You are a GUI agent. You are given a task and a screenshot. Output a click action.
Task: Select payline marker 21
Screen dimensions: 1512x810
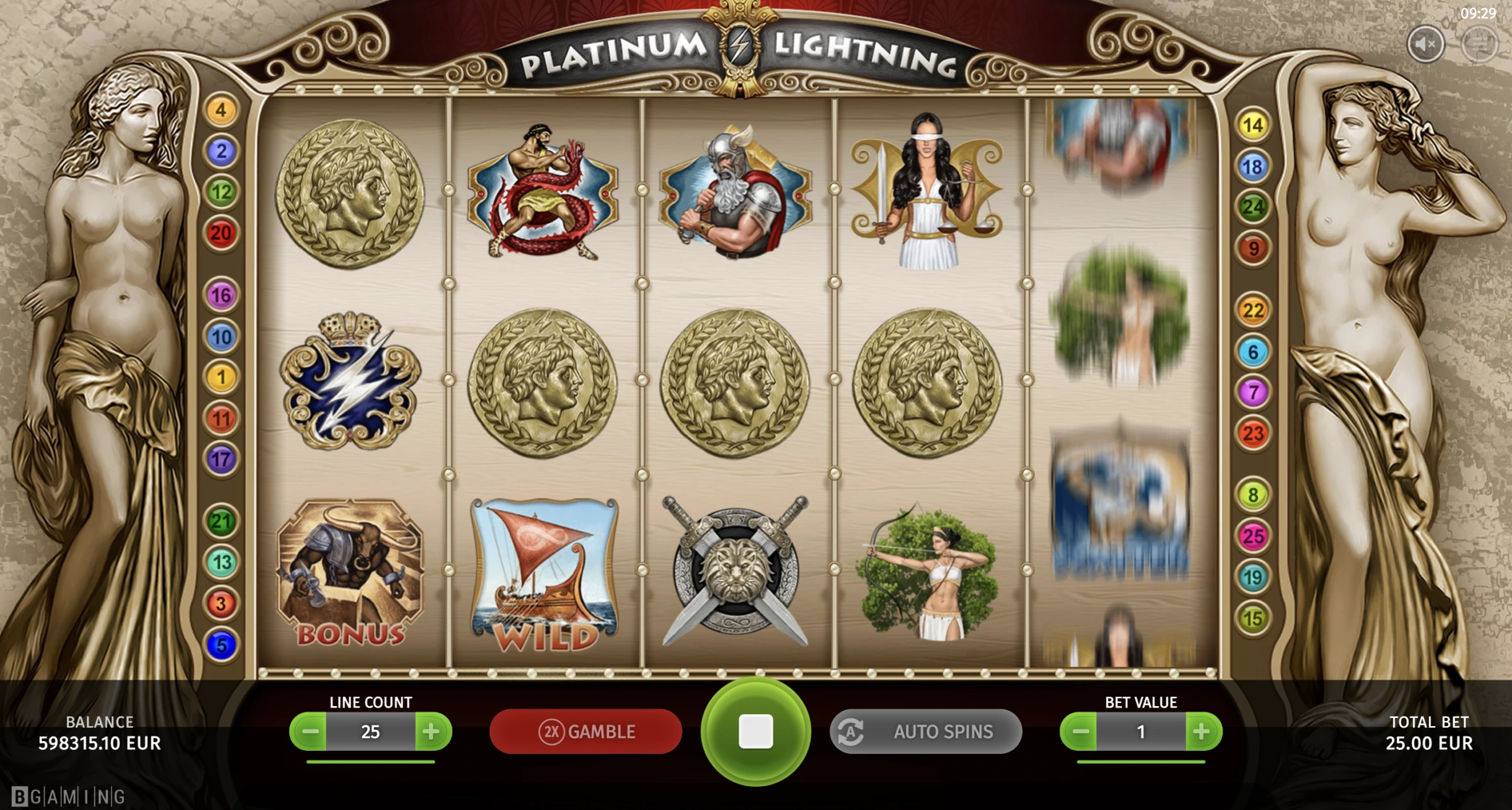coord(221,521)
